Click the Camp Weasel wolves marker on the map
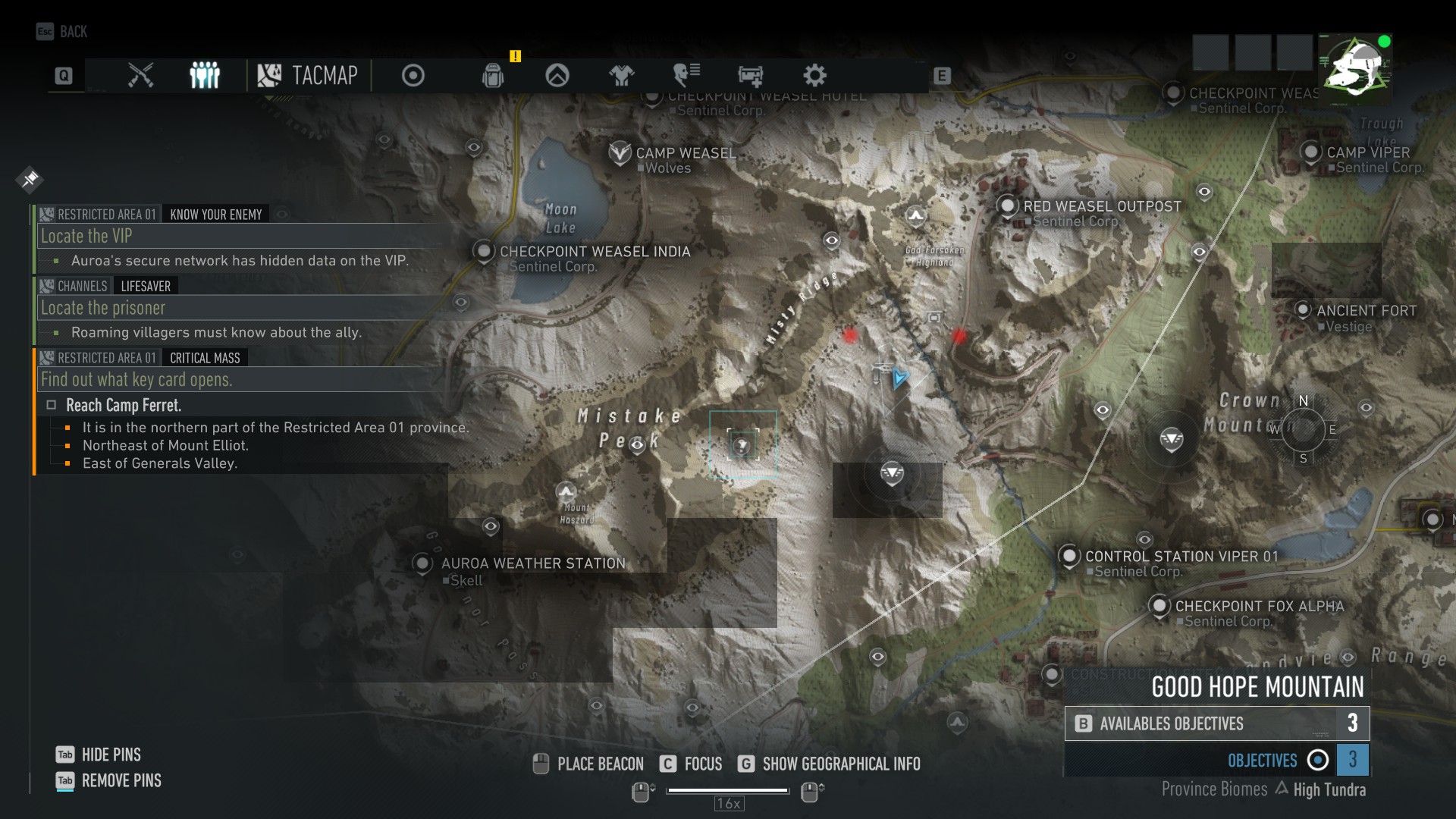Image resolution: width=1456 pixels, height=819 pixels. [621, 152]
